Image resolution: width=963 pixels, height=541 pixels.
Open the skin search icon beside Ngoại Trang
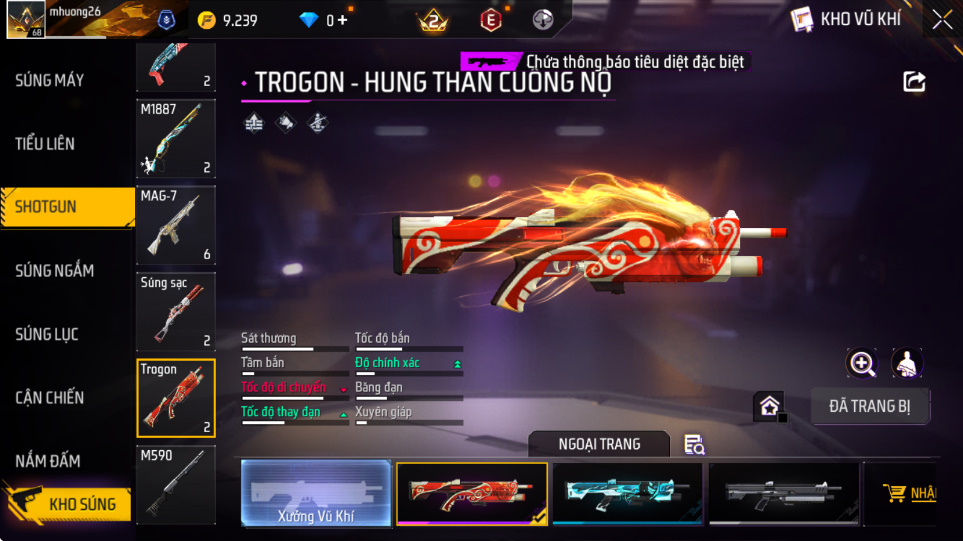[694, 445]
